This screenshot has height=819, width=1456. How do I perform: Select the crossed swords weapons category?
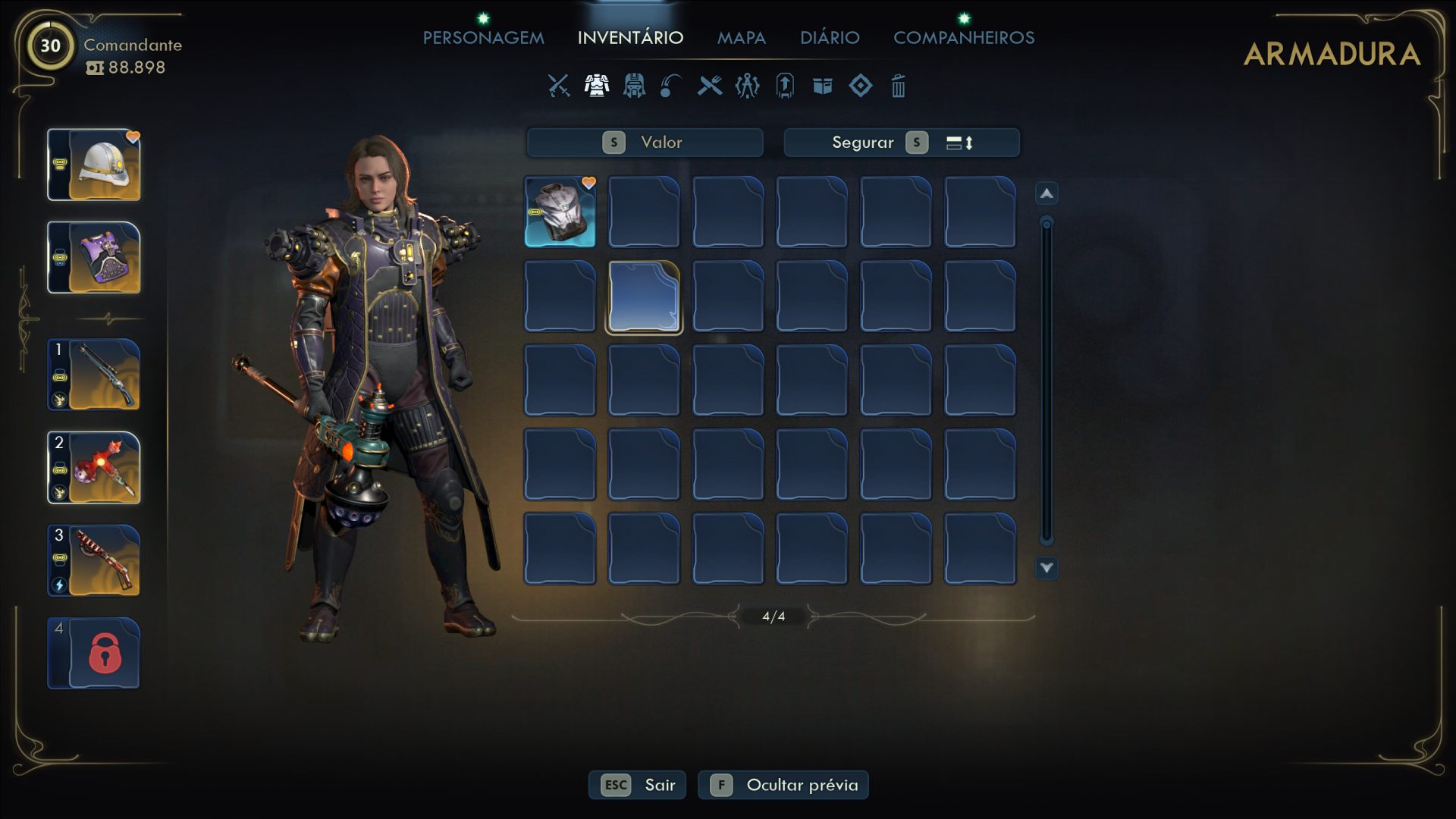tap(559, 86)
